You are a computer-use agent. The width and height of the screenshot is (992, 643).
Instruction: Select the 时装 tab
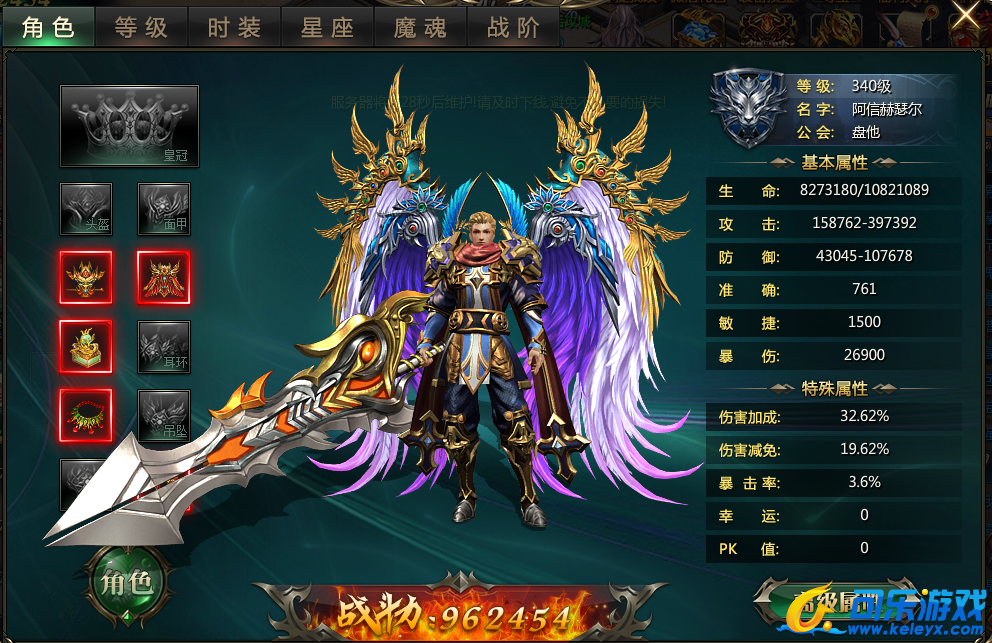coord(235,27)
